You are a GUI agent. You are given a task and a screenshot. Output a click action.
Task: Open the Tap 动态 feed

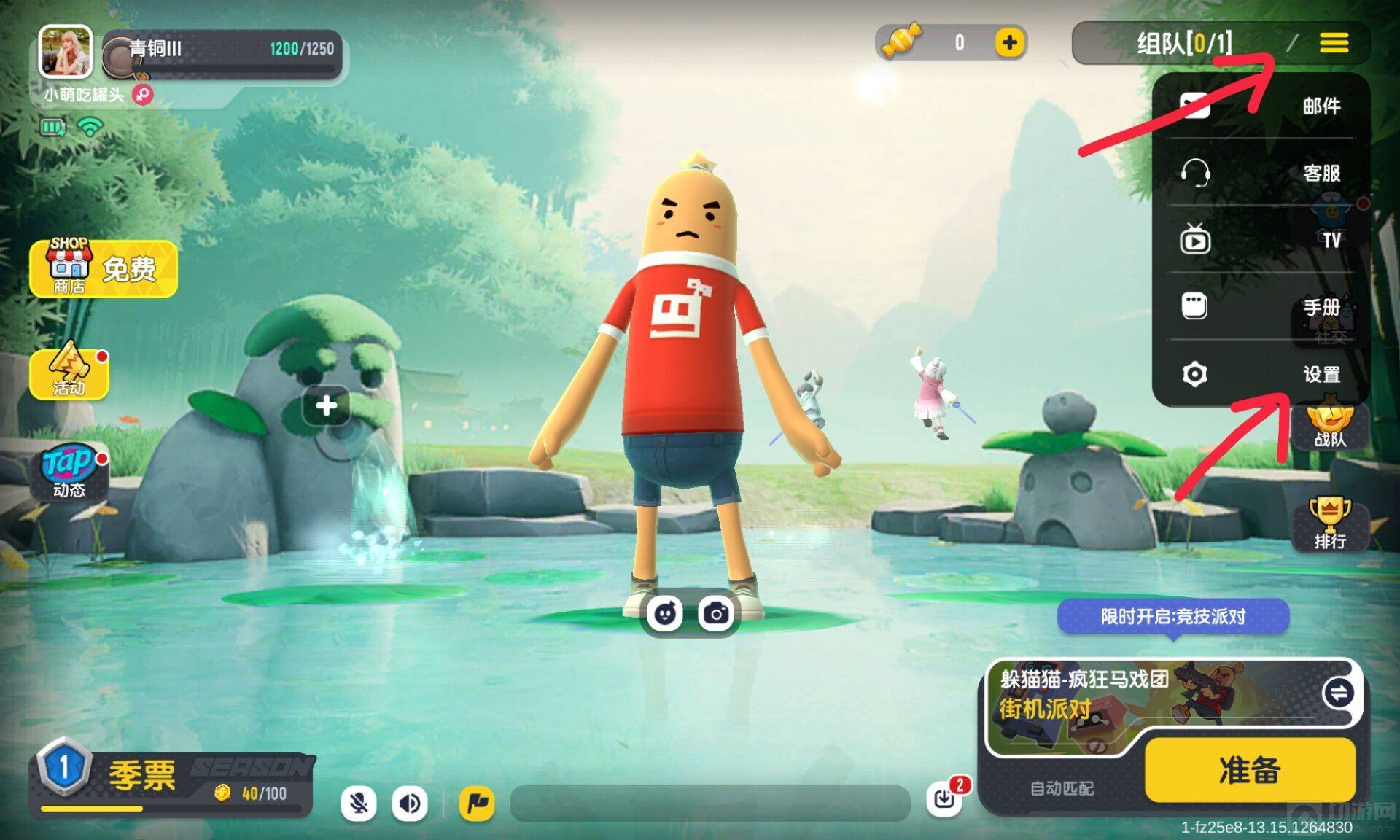coord(69,472)
